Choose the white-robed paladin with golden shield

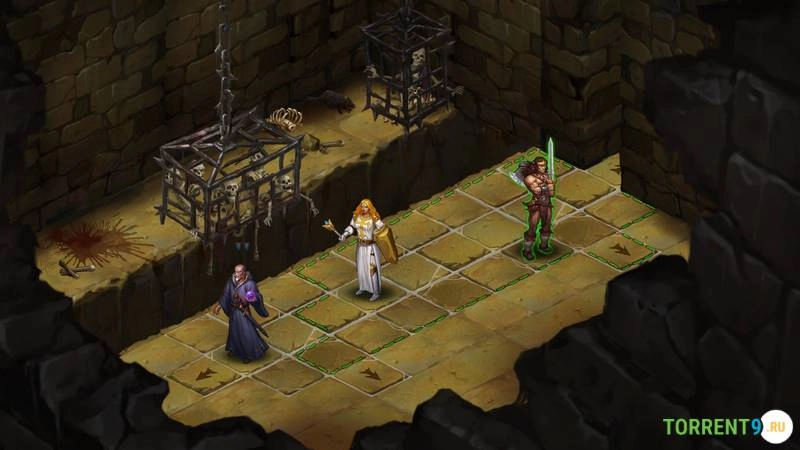point(368,247)
